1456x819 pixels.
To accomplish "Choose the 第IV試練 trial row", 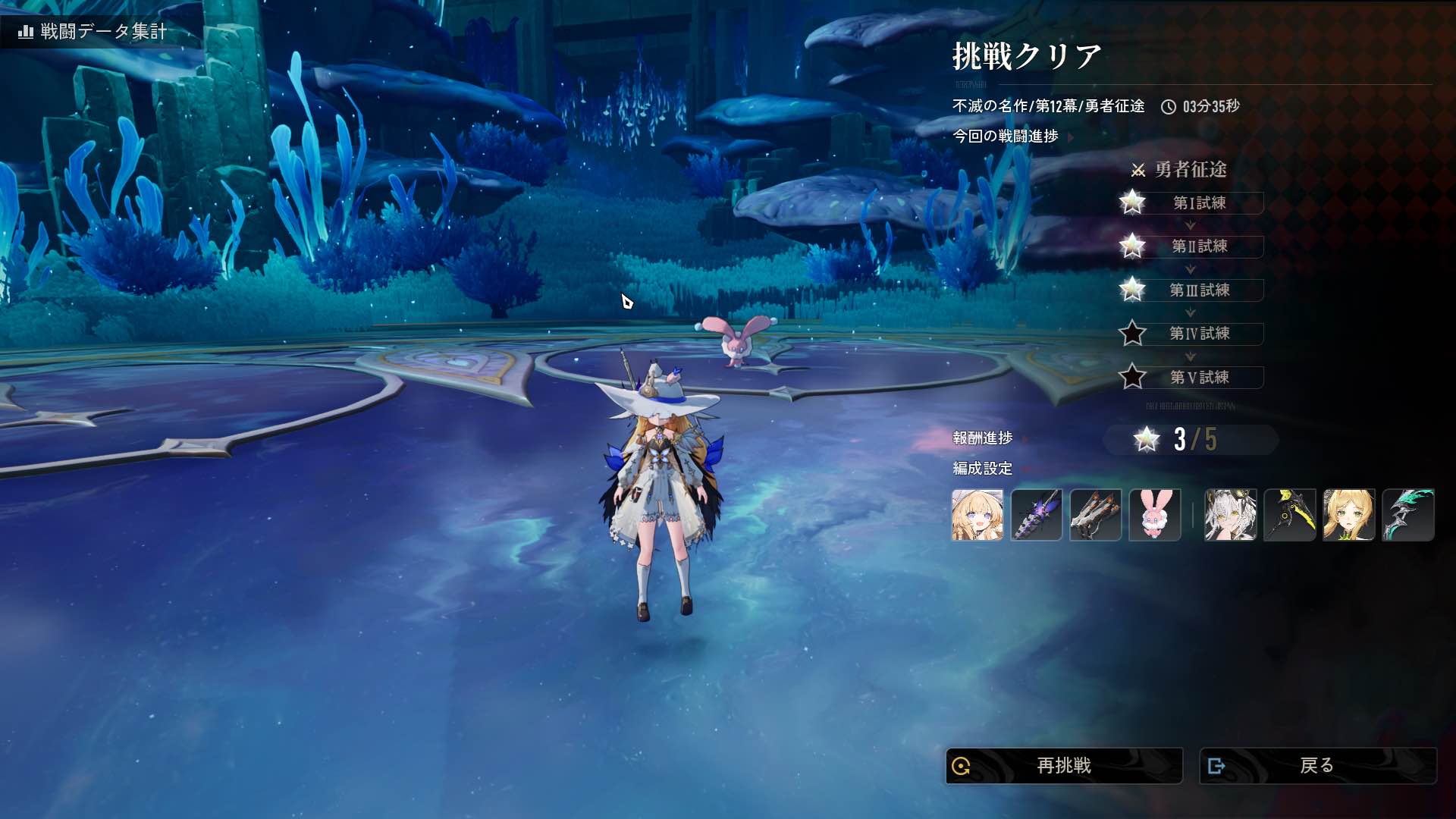I will (1199, 334).
